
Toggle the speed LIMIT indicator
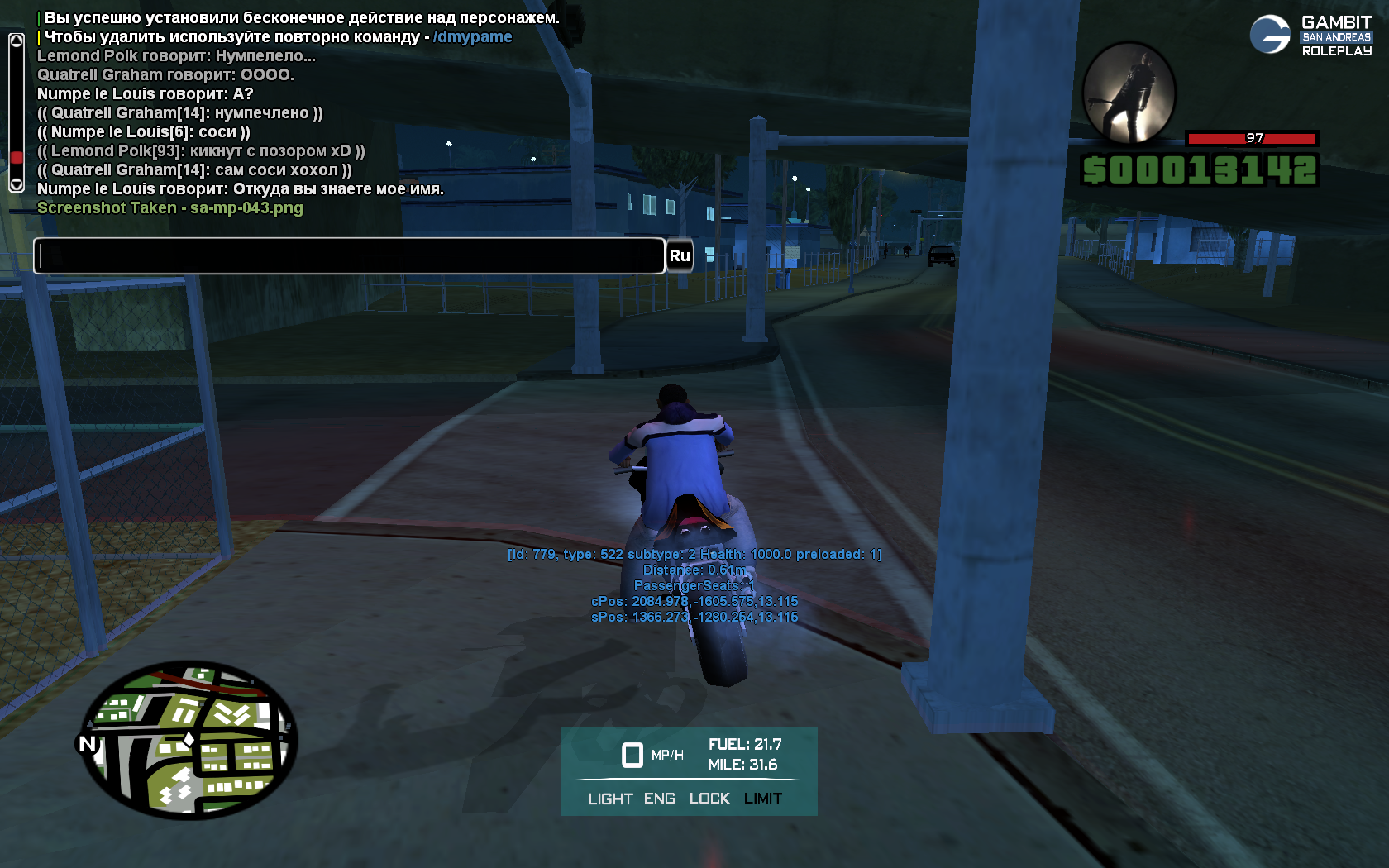pos(762,799)
